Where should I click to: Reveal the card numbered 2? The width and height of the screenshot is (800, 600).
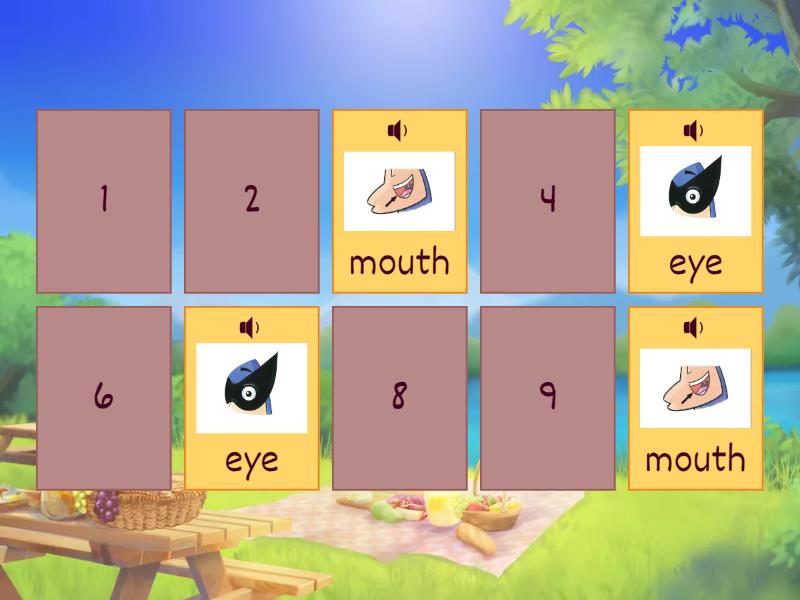pos(252,201)
